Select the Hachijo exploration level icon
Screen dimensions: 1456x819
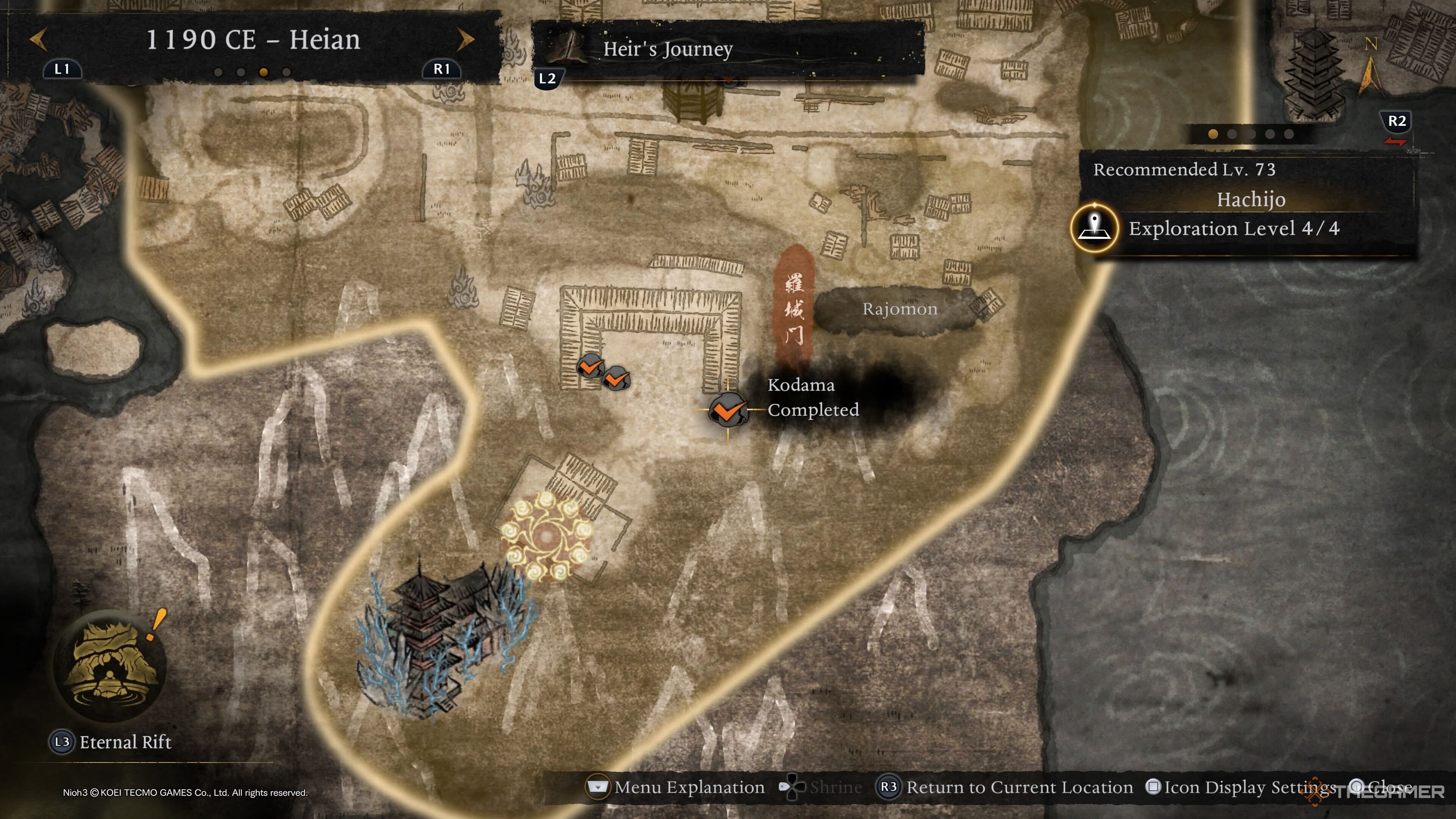click(1094, 228)
